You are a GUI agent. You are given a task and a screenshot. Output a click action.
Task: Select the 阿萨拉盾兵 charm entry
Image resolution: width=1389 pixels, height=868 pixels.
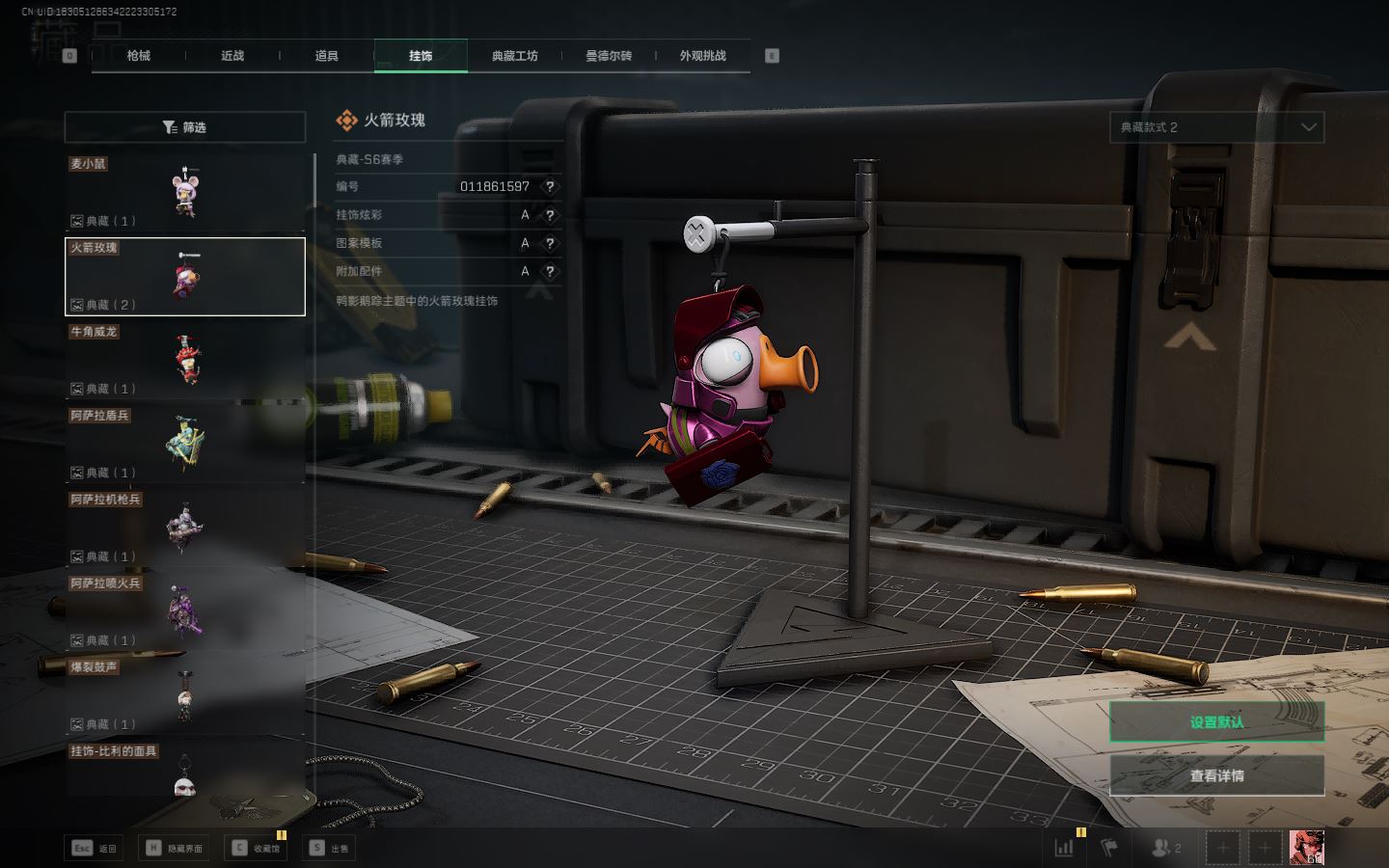click(x=185, y=445)
